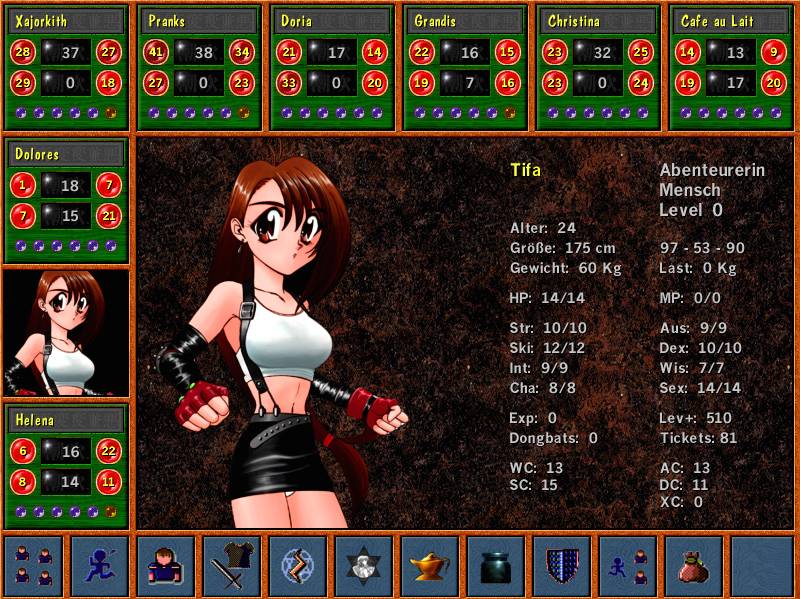The image size is (800, 599).
Task: Click Tifa's small portrait thumbnail
Action: click(66, 332)
